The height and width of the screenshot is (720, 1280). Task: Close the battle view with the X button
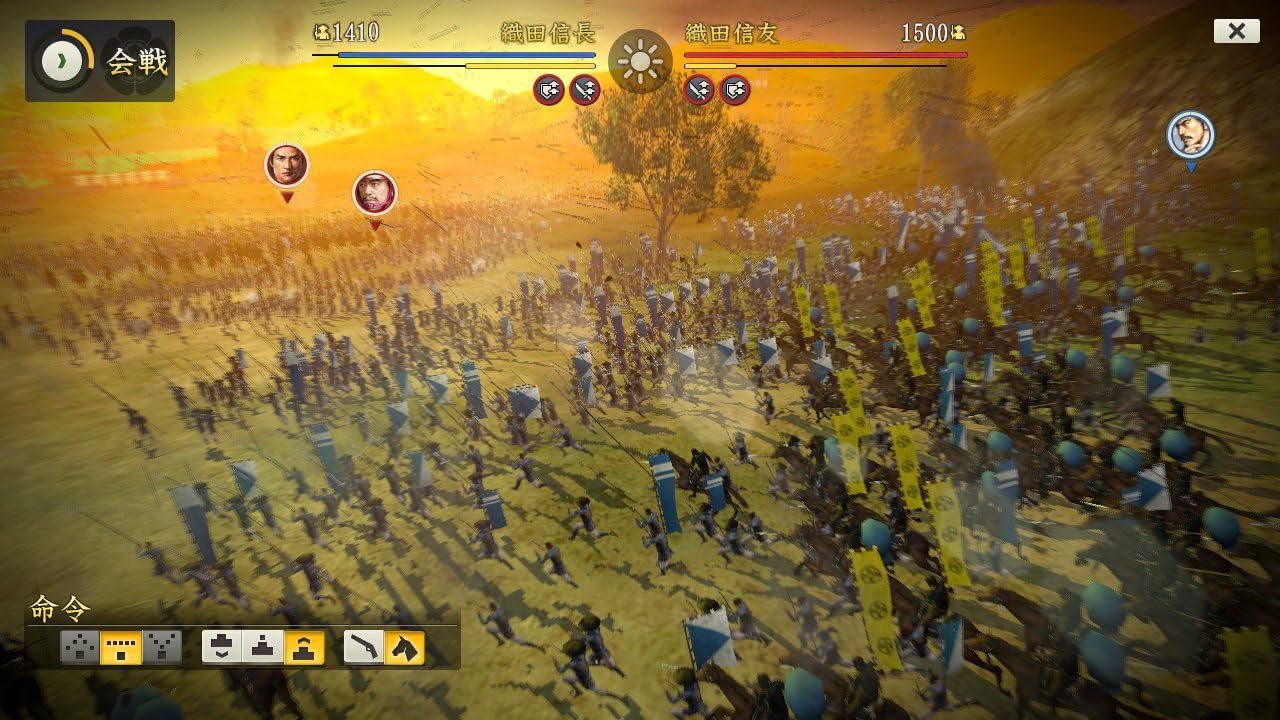tap(1236, 31)
